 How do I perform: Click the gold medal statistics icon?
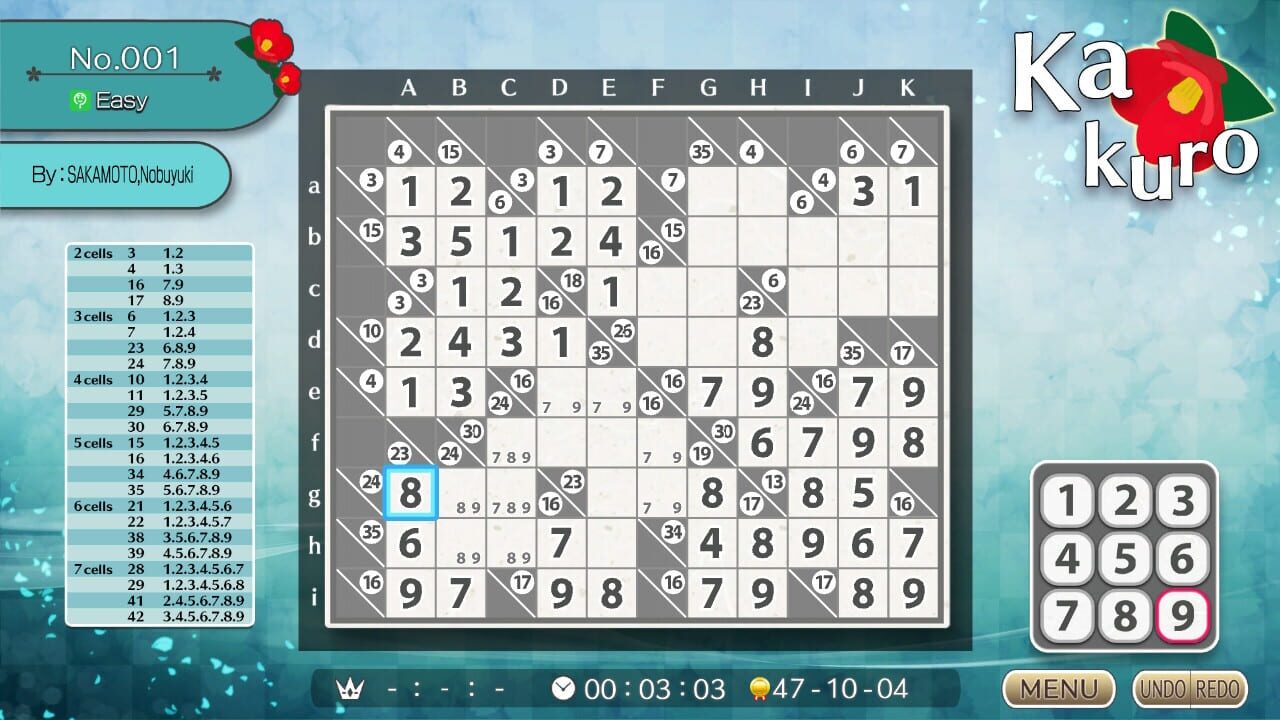[x=760, y=688]
